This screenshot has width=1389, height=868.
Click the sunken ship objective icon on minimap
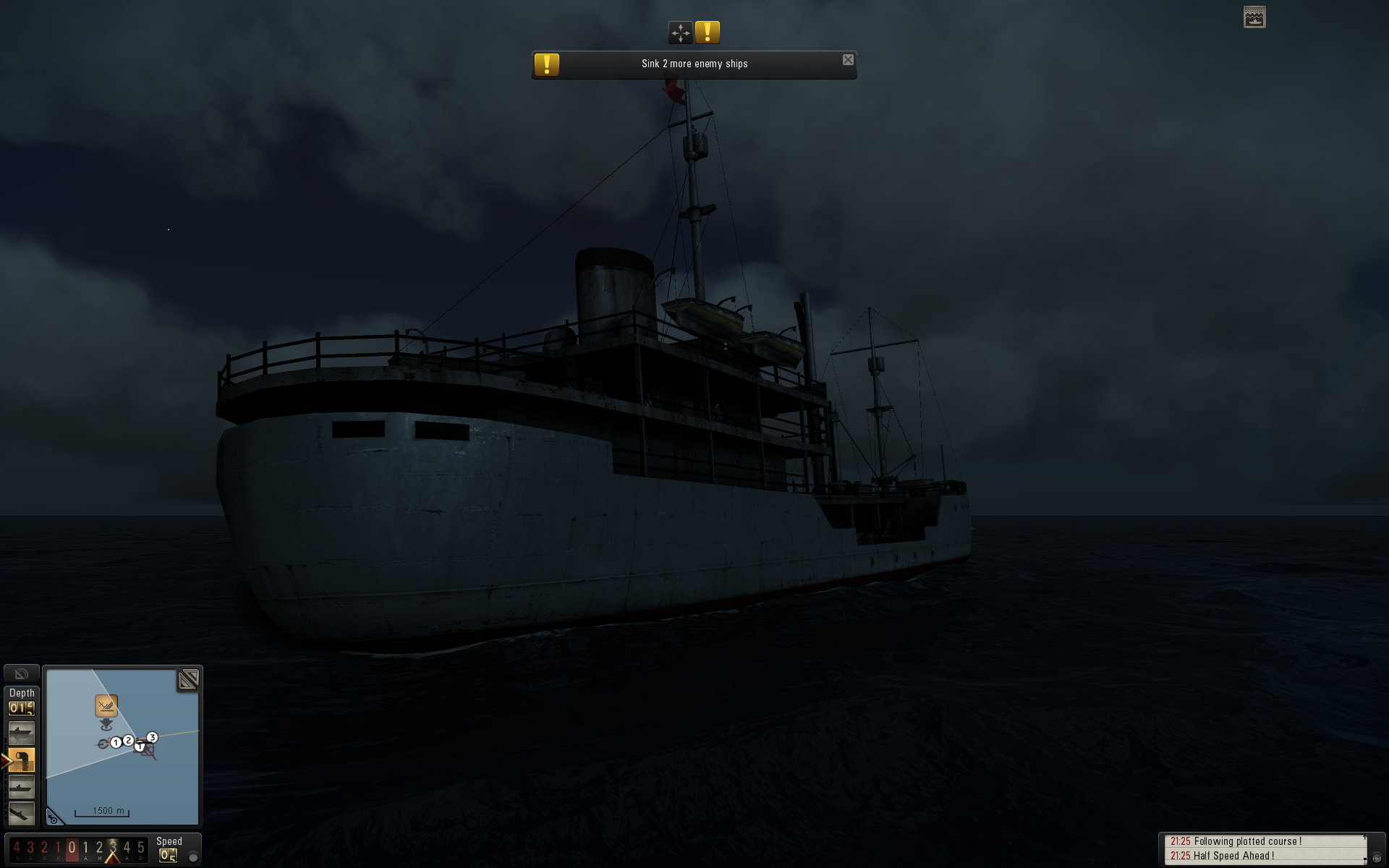coord(106,706)
